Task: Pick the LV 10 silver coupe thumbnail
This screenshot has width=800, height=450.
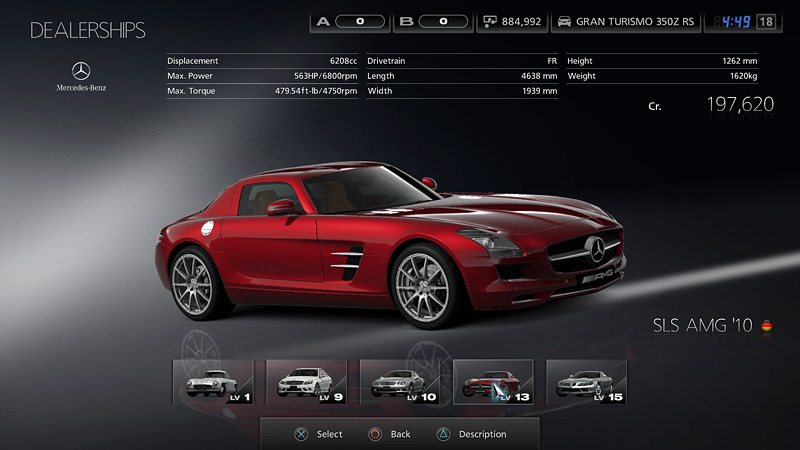Action: click(x=399, y=381)
